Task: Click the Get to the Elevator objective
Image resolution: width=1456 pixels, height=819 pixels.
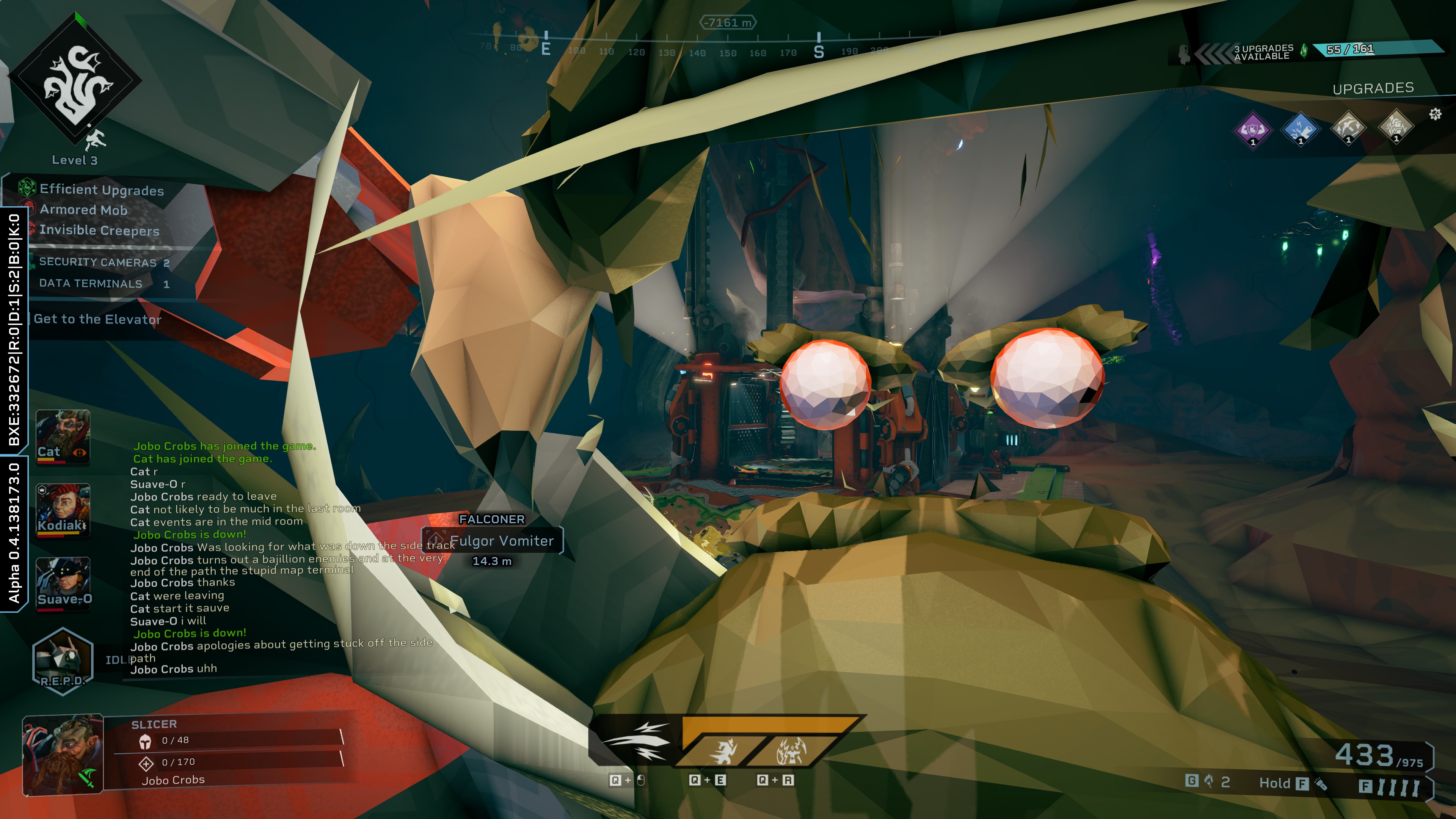Action: coord(97,319)
